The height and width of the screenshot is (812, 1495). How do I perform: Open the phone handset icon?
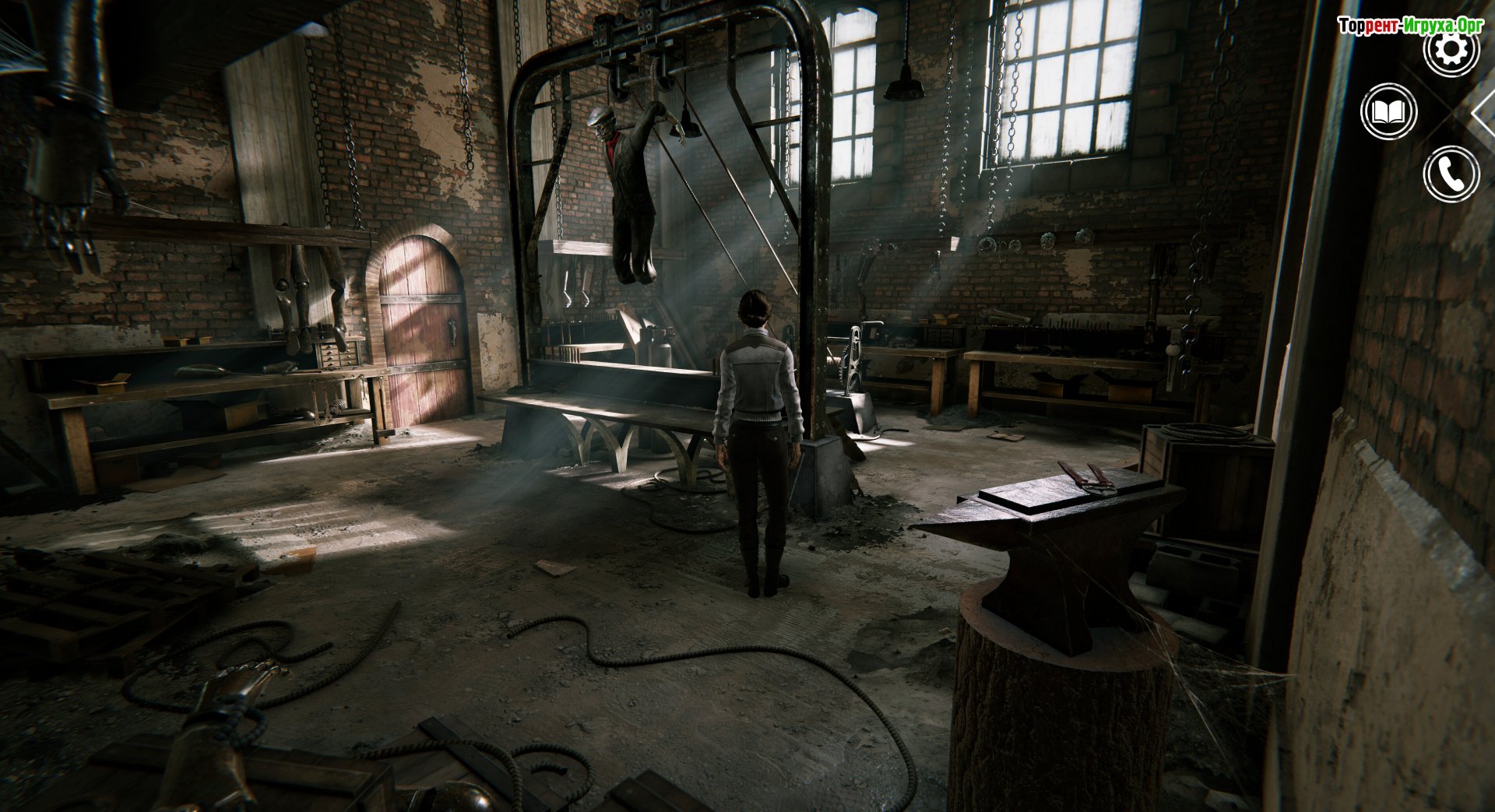1451,174
